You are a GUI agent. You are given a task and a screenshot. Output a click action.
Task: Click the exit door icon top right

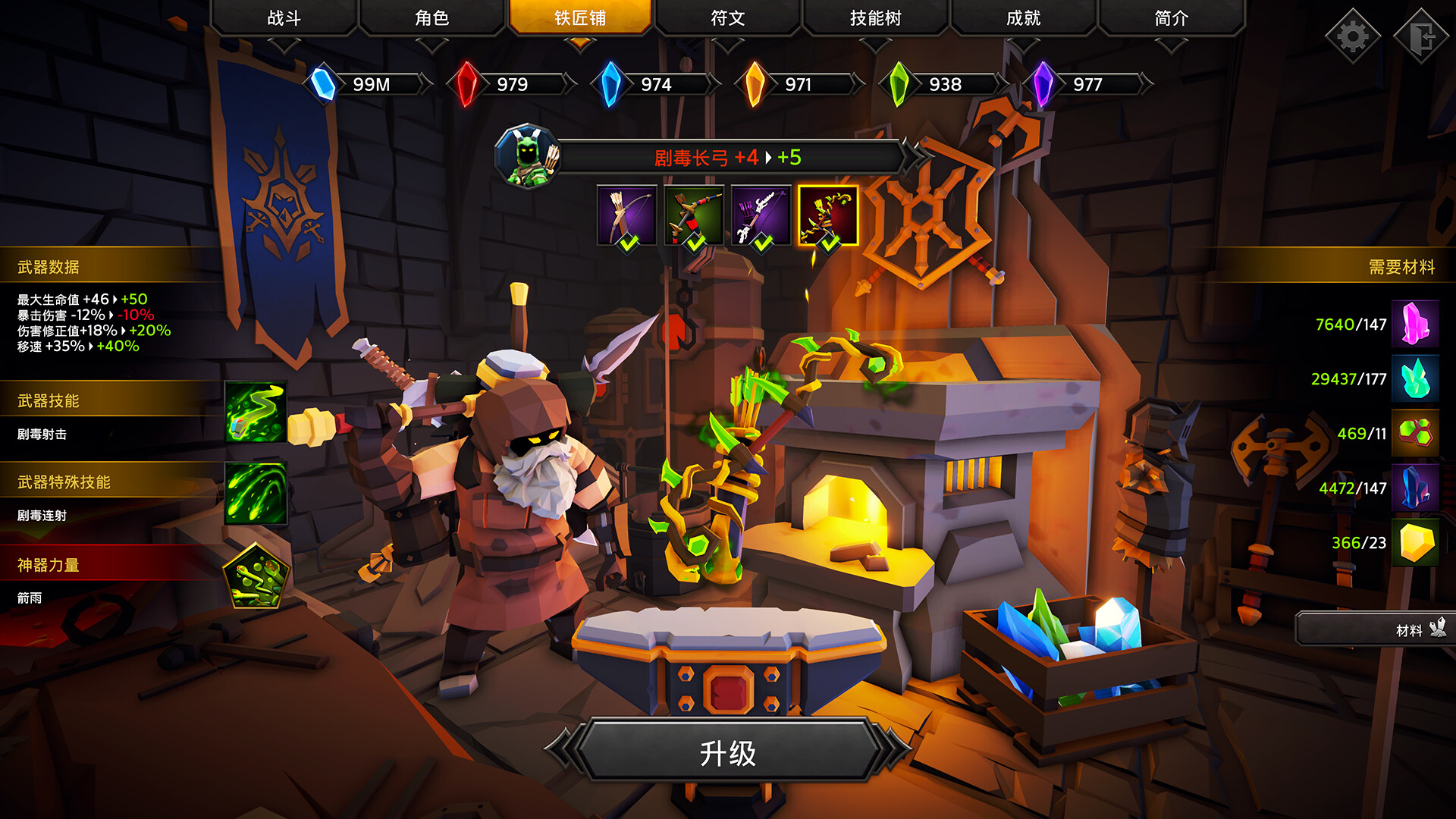pyautogui.click(x=1421, y=34)
